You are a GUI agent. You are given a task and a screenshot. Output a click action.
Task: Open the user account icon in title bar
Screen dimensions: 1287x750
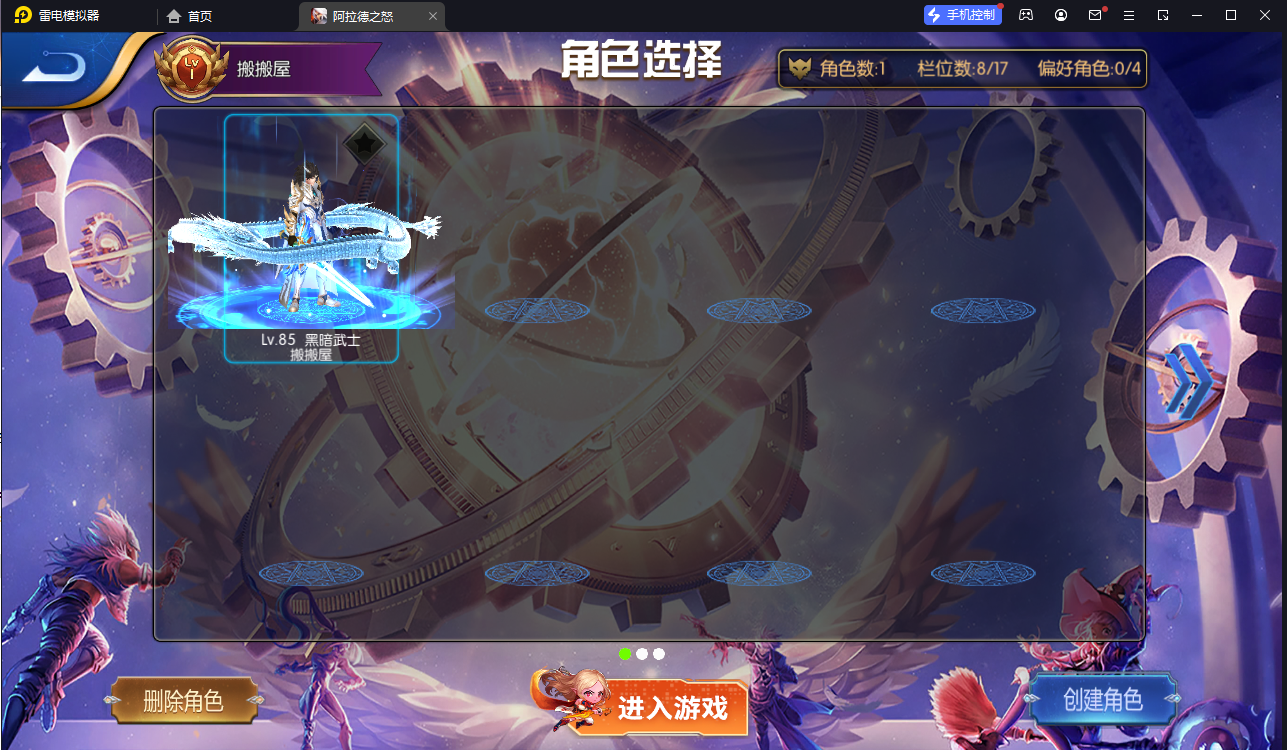click(x=1060, y=15)
